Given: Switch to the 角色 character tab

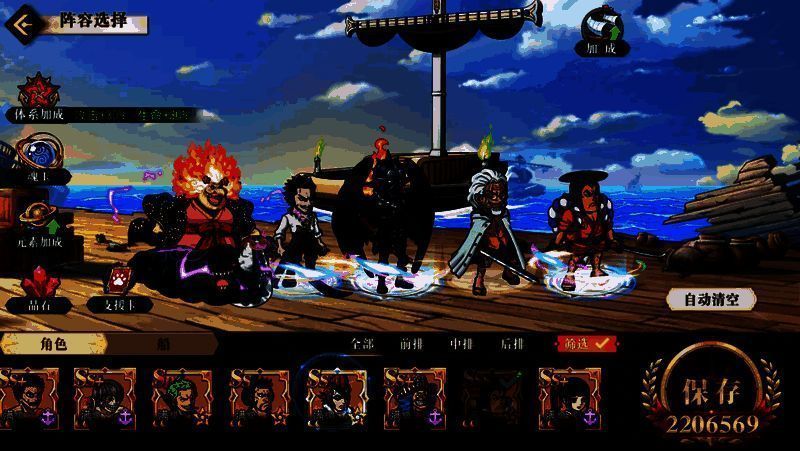Looking at the screenshot, I should (53, 343).
